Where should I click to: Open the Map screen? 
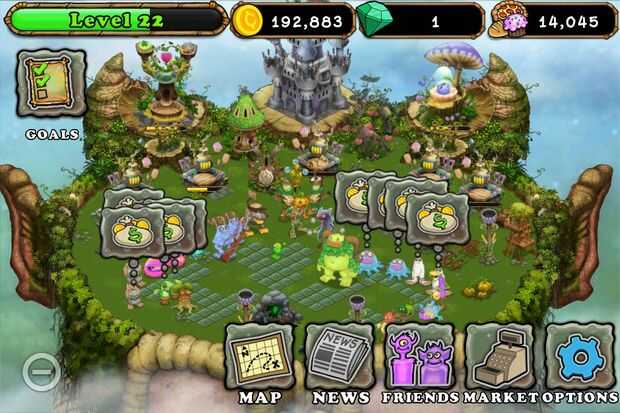[259, 357]
